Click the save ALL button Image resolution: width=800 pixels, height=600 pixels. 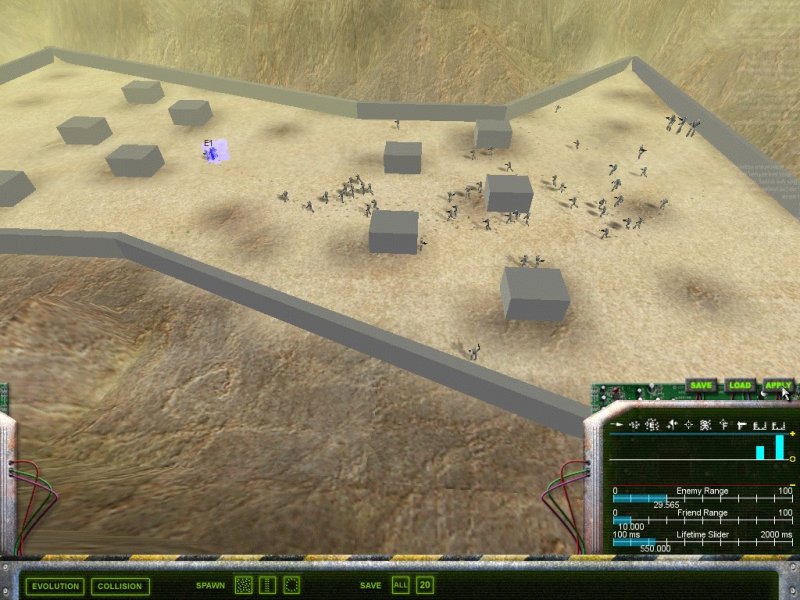(x=401, y=585)
